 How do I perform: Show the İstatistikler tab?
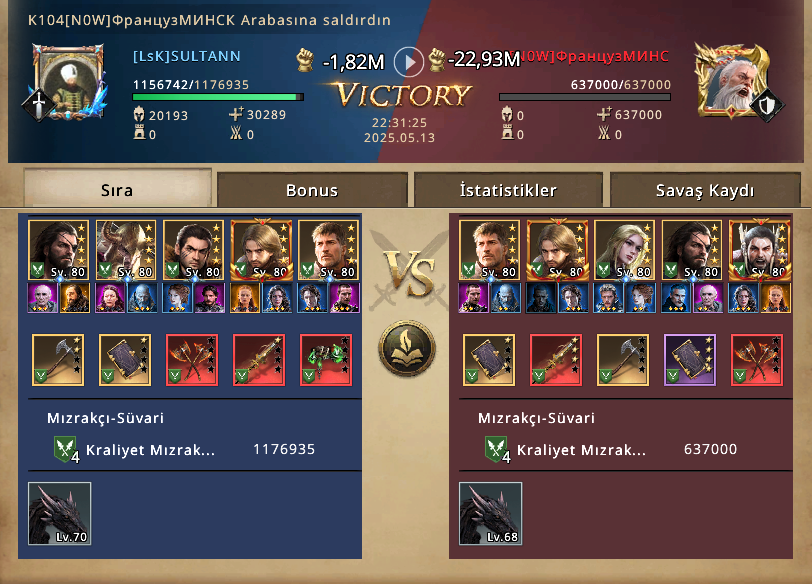pos(508,190)
